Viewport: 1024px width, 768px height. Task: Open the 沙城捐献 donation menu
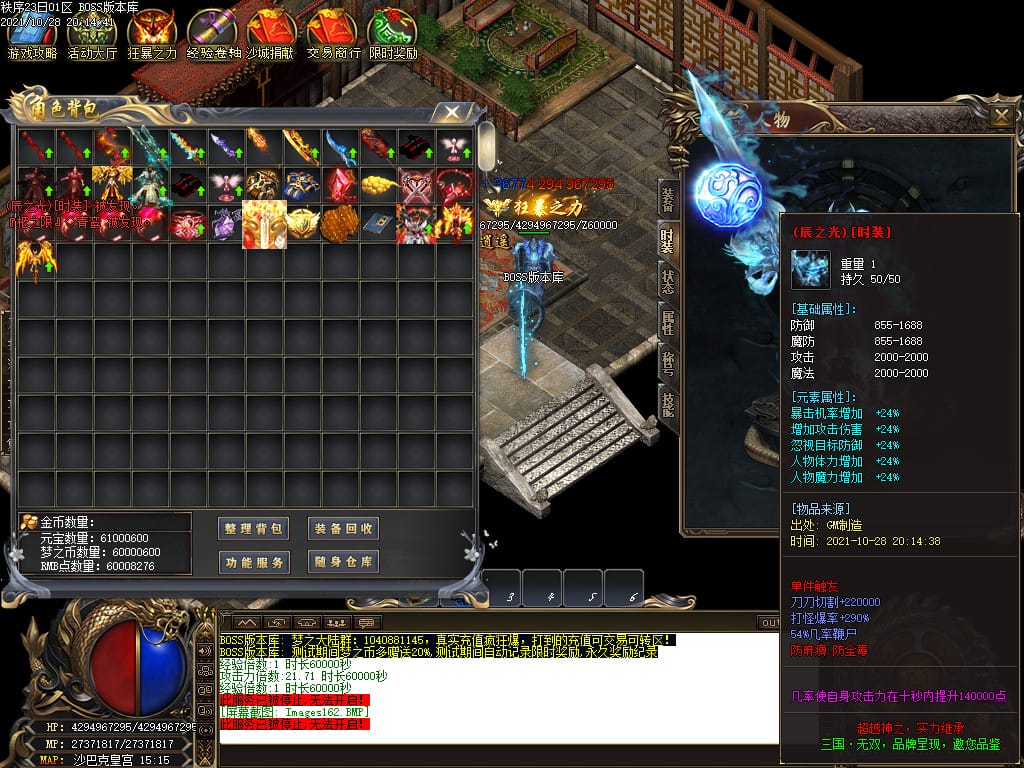click(x=272, y=35)
